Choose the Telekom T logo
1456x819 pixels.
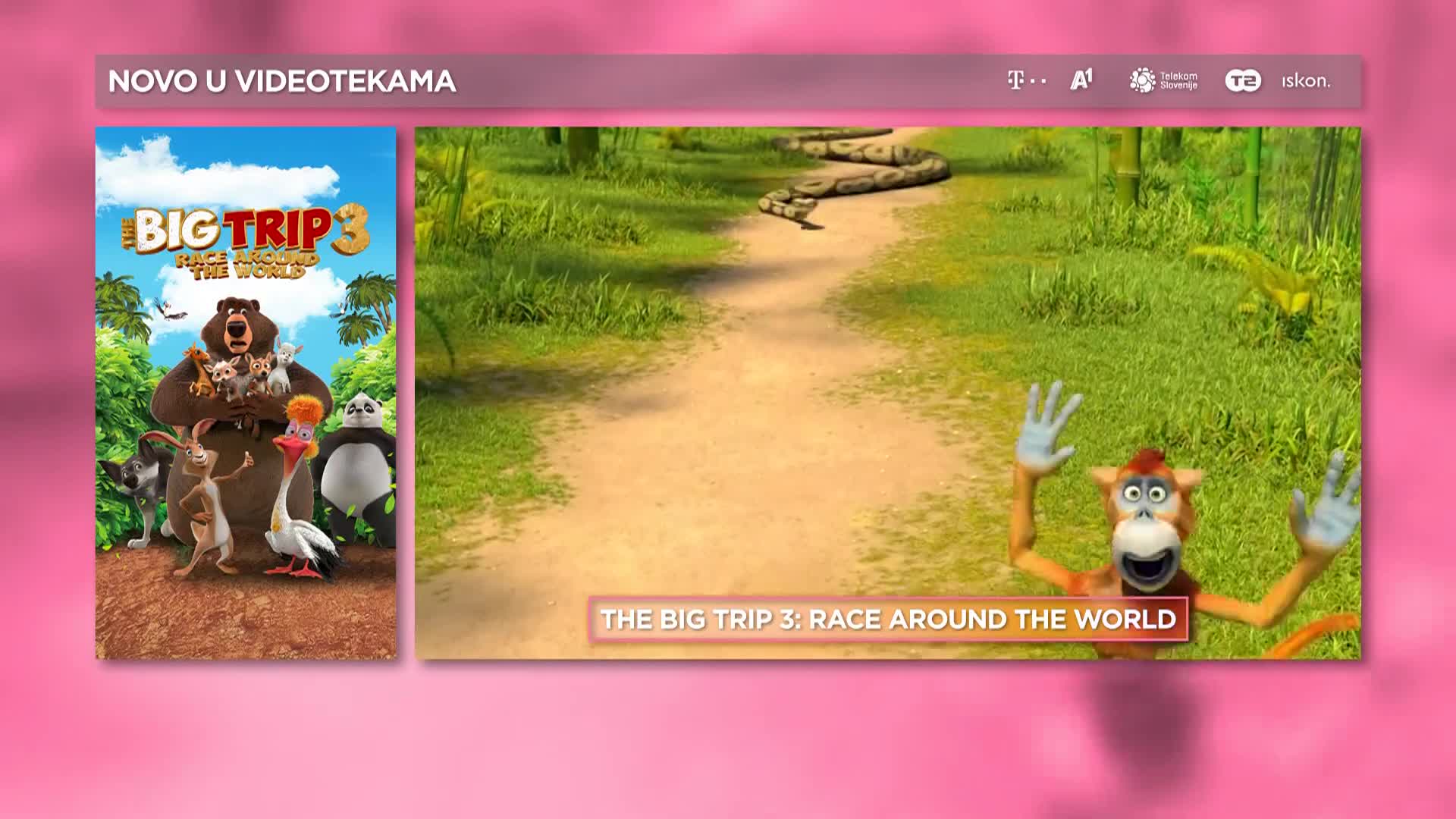1026,80
